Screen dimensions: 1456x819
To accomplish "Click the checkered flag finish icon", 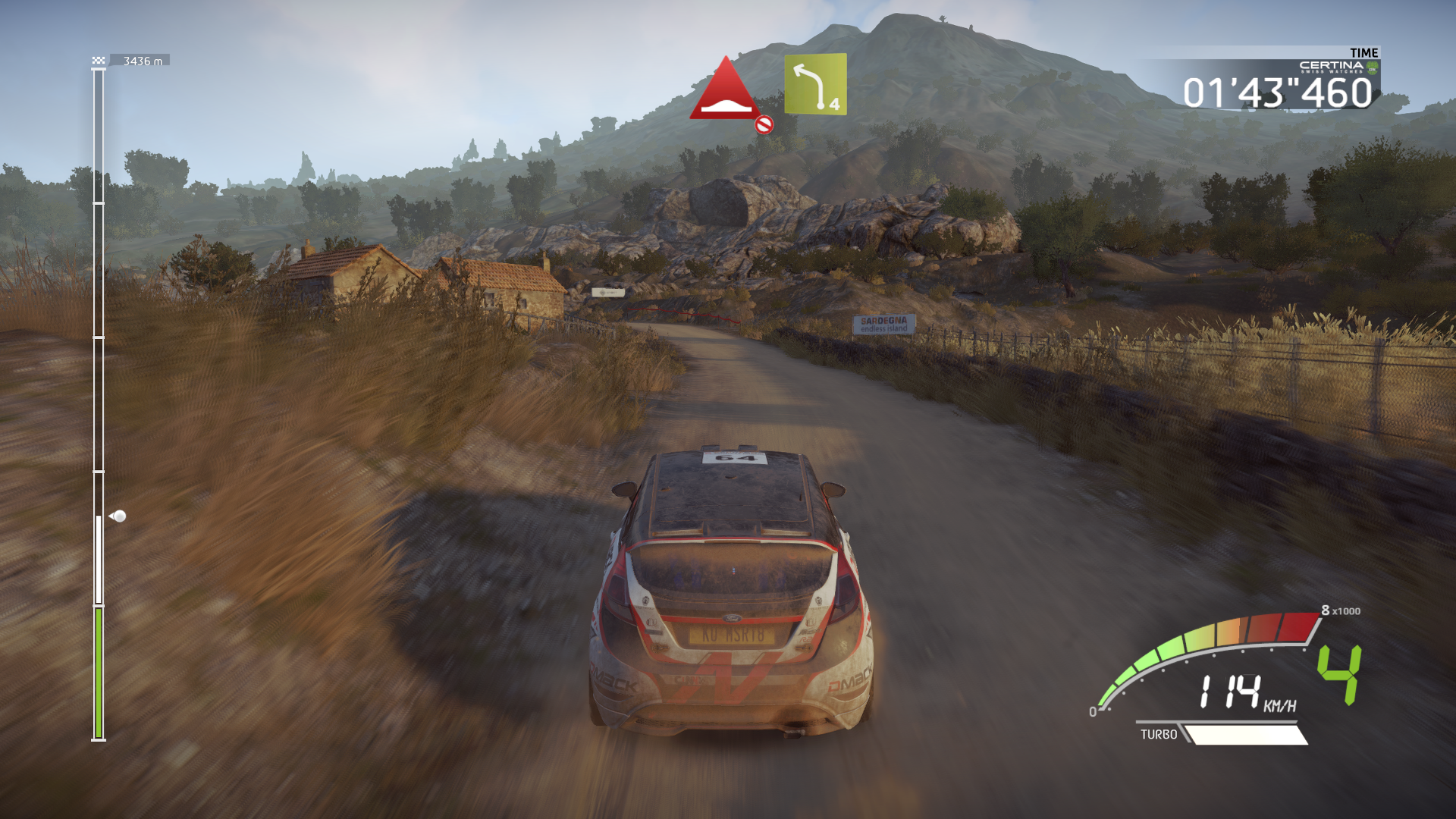I will 99,61.
